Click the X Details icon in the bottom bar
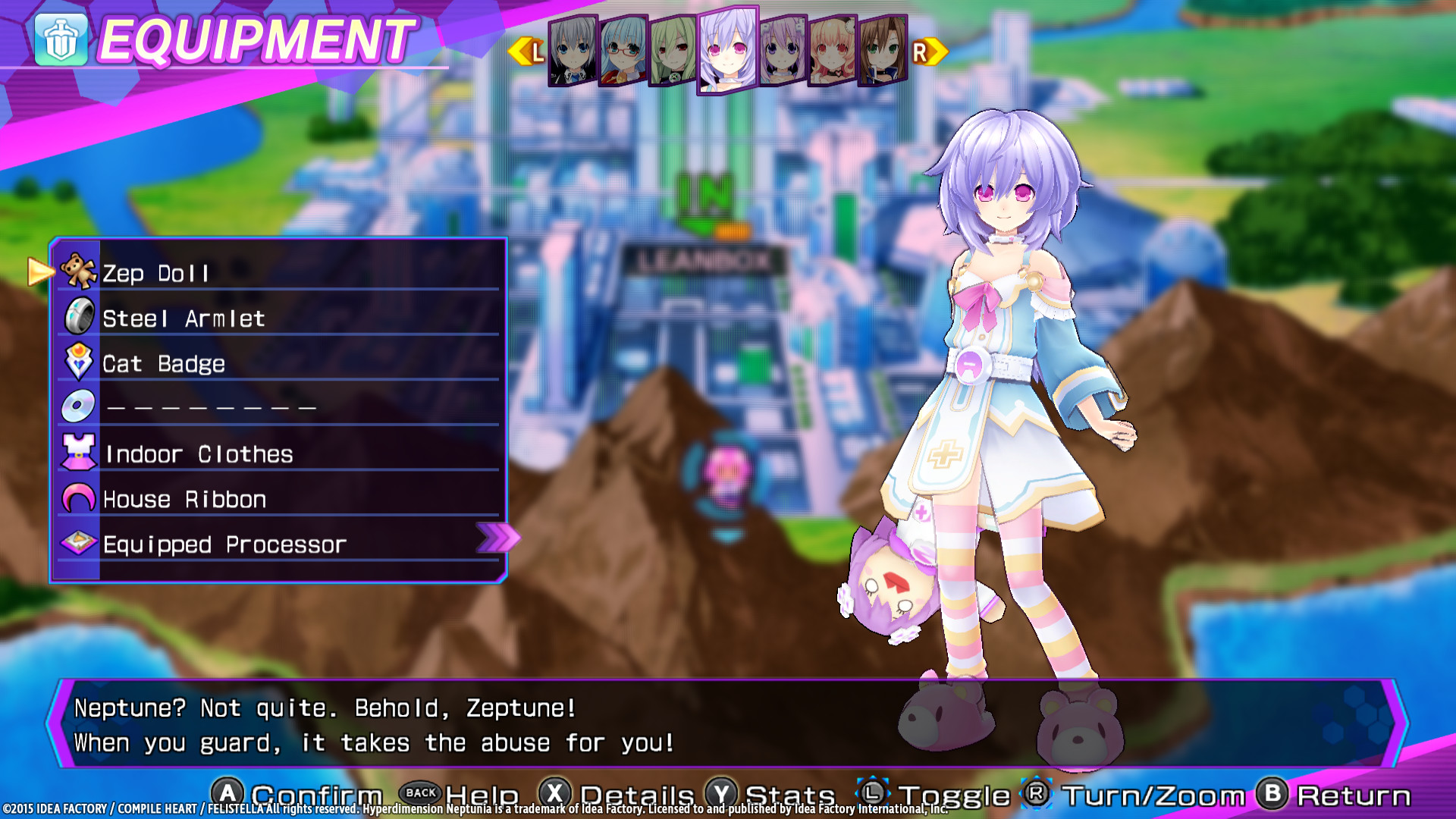Viewport: 1456px width, 819px height. click(556, 793)
